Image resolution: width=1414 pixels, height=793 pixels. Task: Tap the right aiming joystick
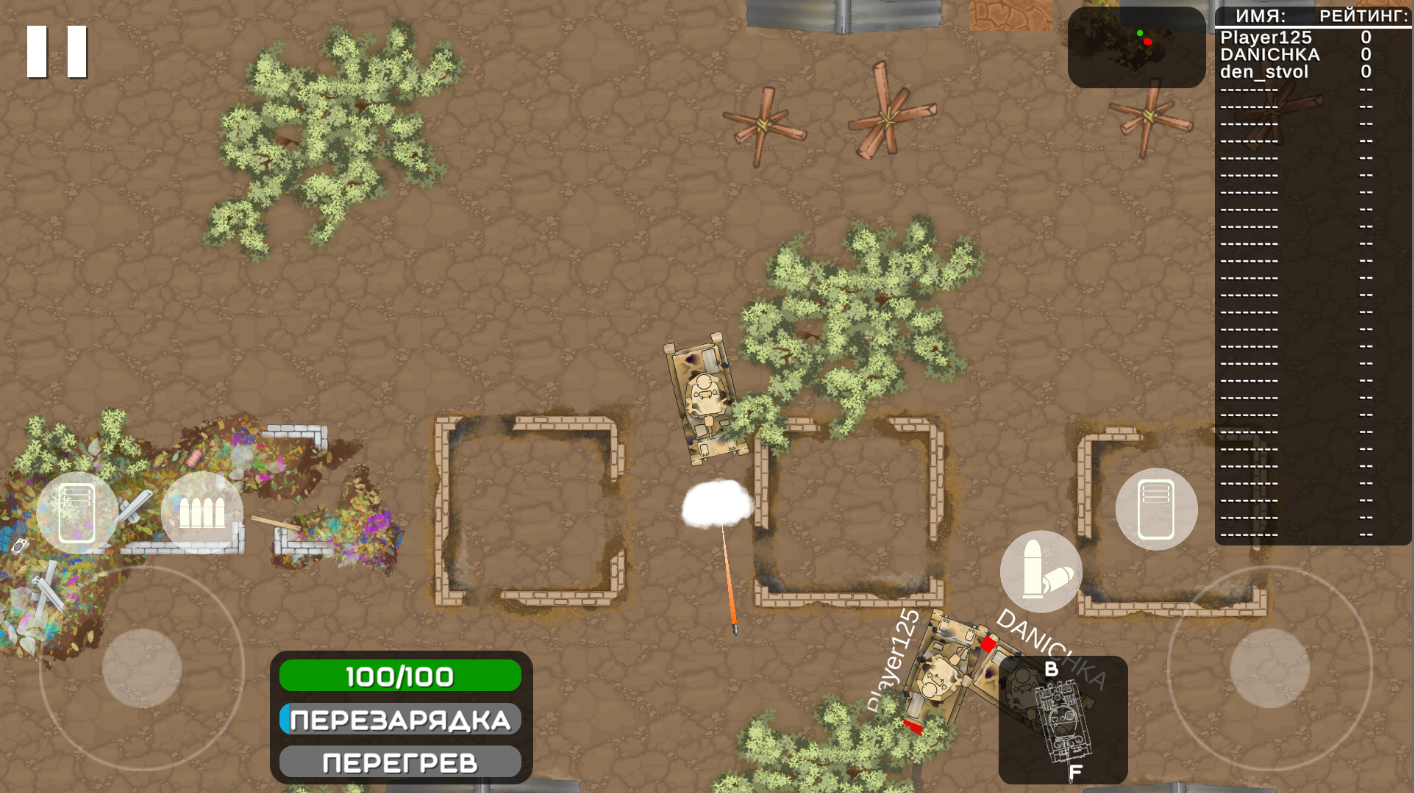[x=1272, y=670]
